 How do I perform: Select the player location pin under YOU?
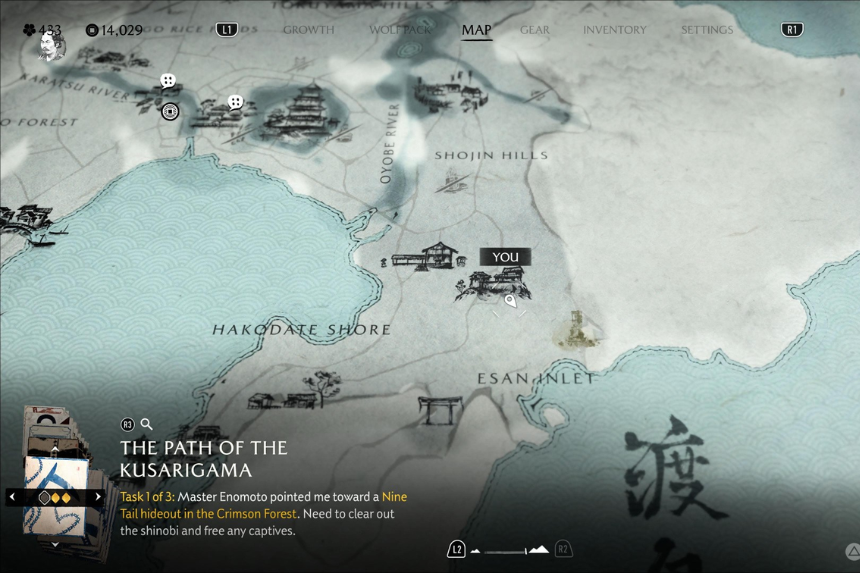point(511,300)
